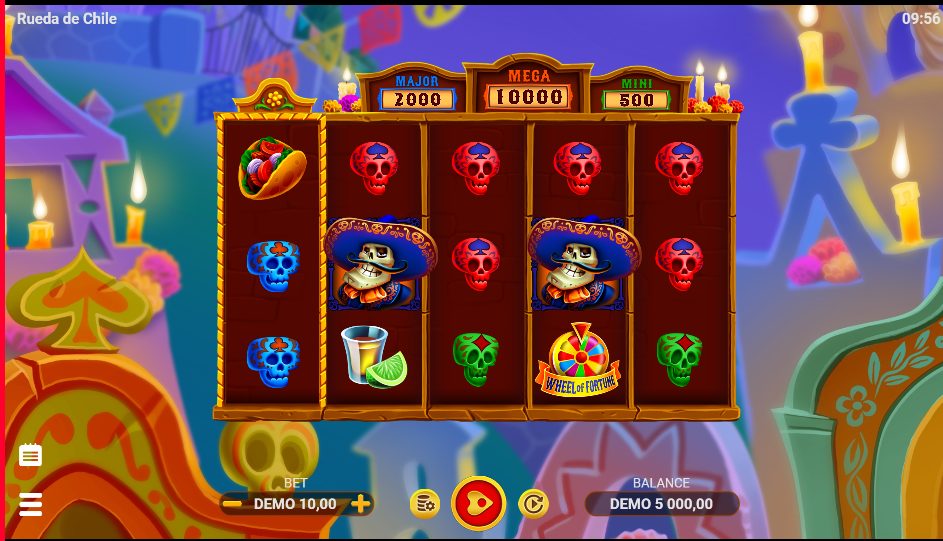This screenshot has height=541, width=943.
Task: Activate the autoplay button
Action: [x=533, y=503]
